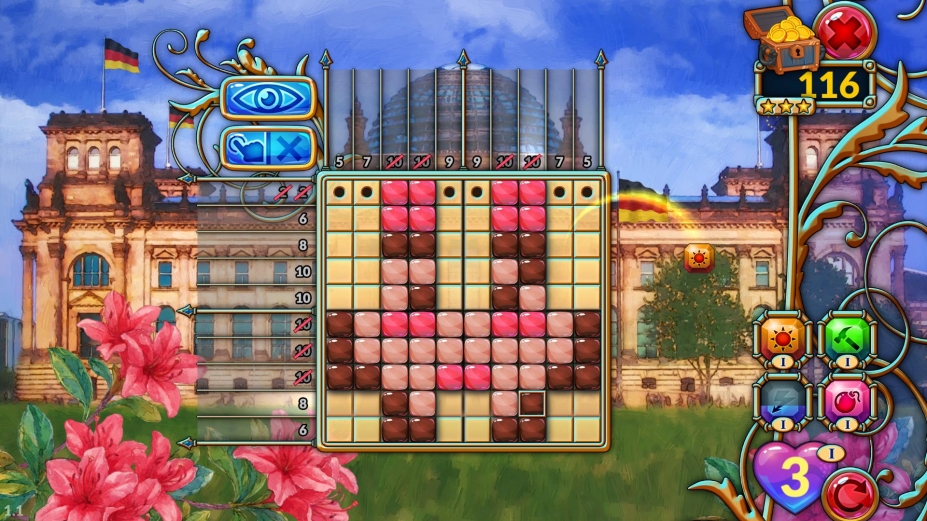Switch to the cross marking mode
This screenshot has height=521, width=927.
tap(289, 149)
